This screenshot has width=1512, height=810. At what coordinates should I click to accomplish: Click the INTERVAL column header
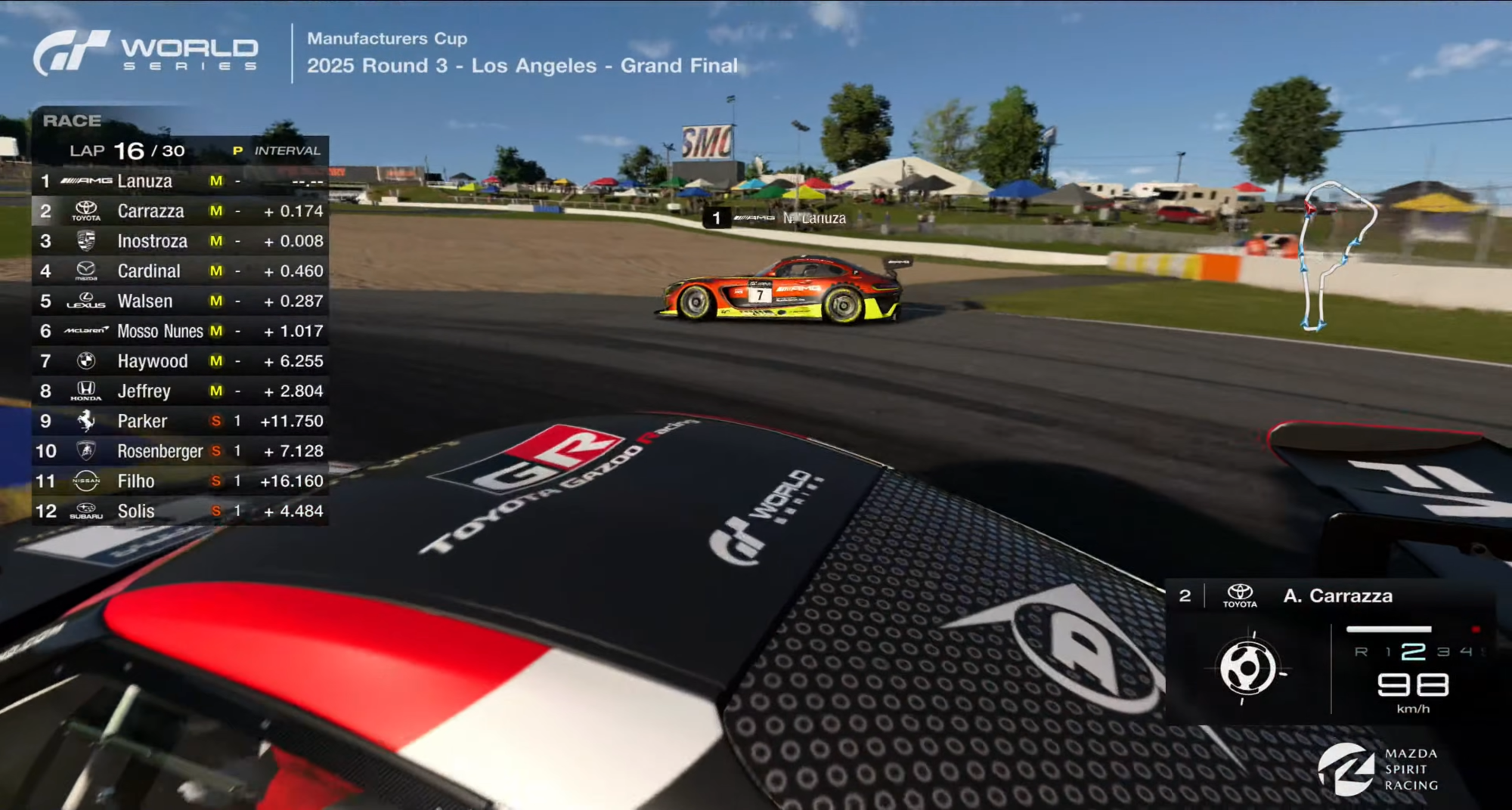tap(287, 151)
